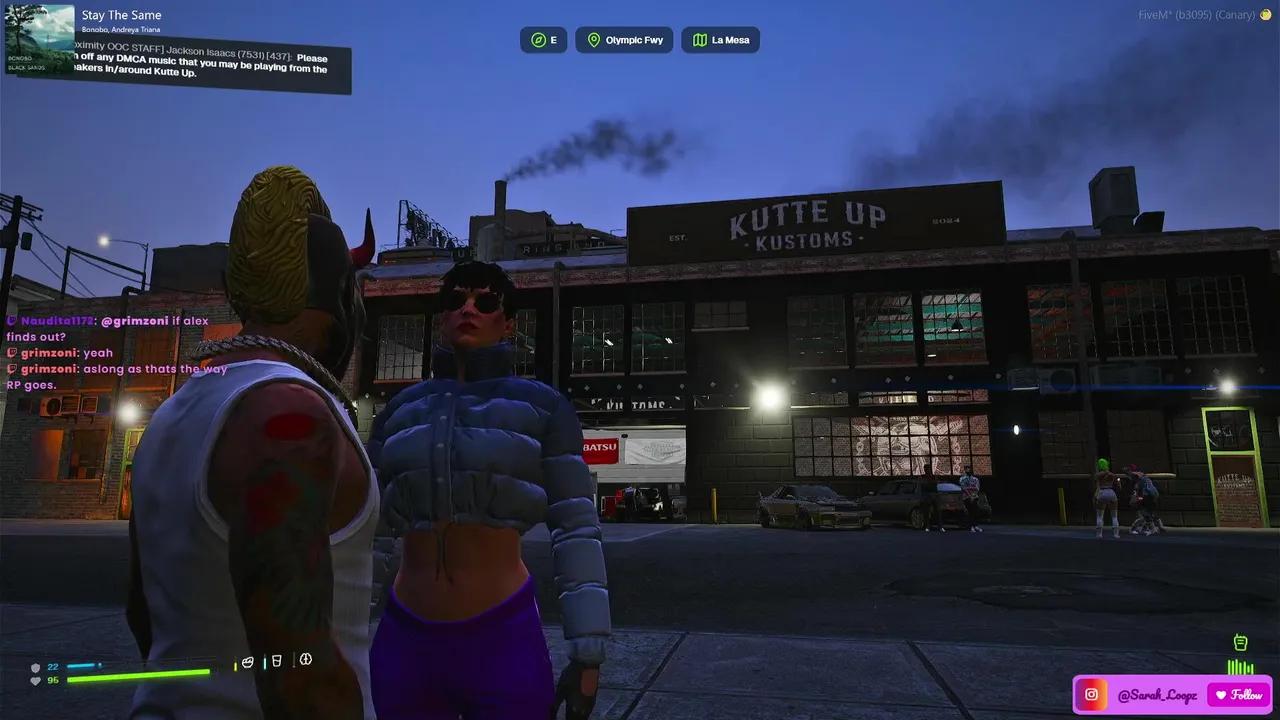Viewport: 1280px width, 720px height.
Task: Select the burger hunger icon
Action: [x=247, y=662]
